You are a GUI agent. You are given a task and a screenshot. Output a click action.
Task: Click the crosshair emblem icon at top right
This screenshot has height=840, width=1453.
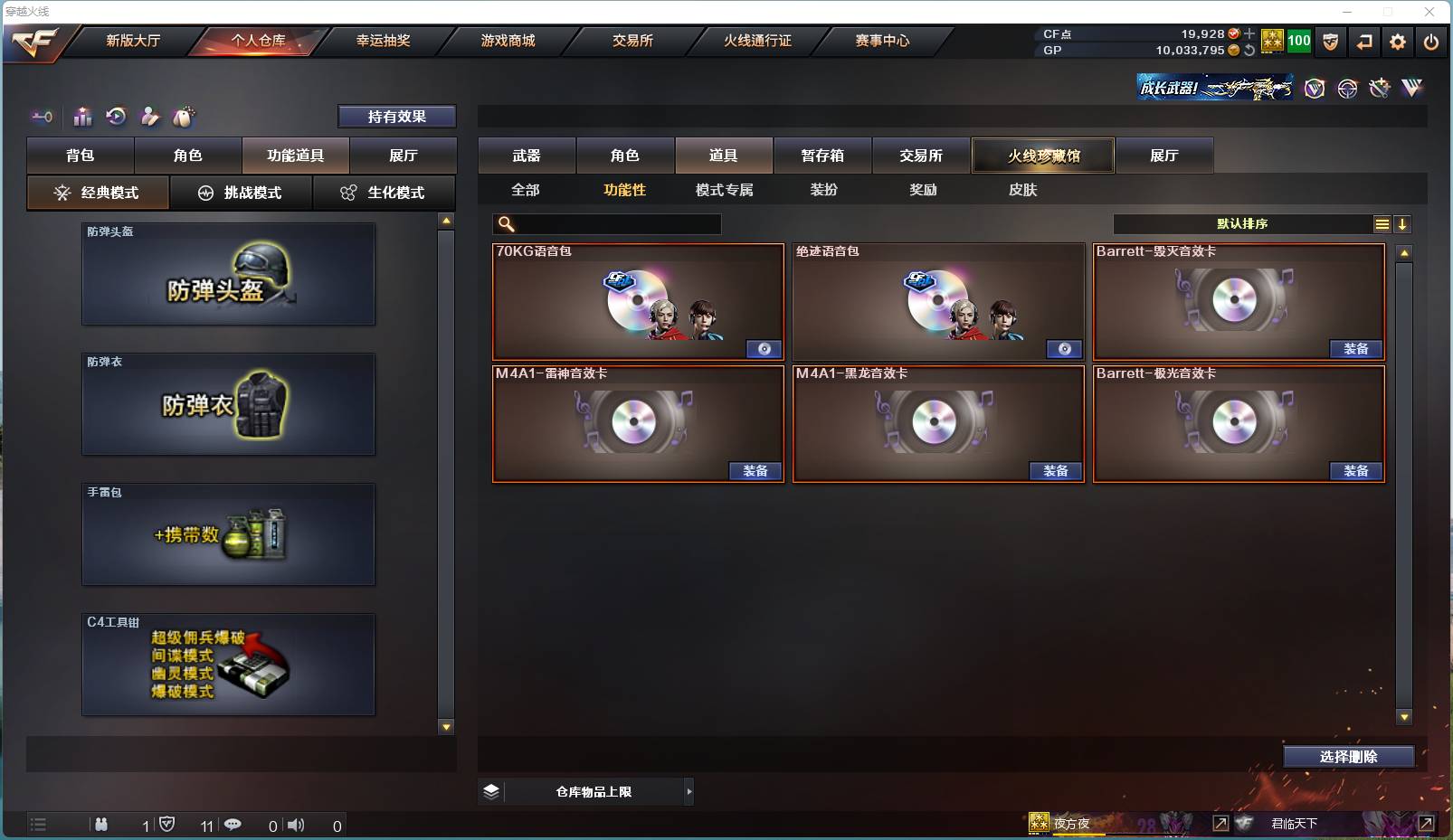[1347, 88]
